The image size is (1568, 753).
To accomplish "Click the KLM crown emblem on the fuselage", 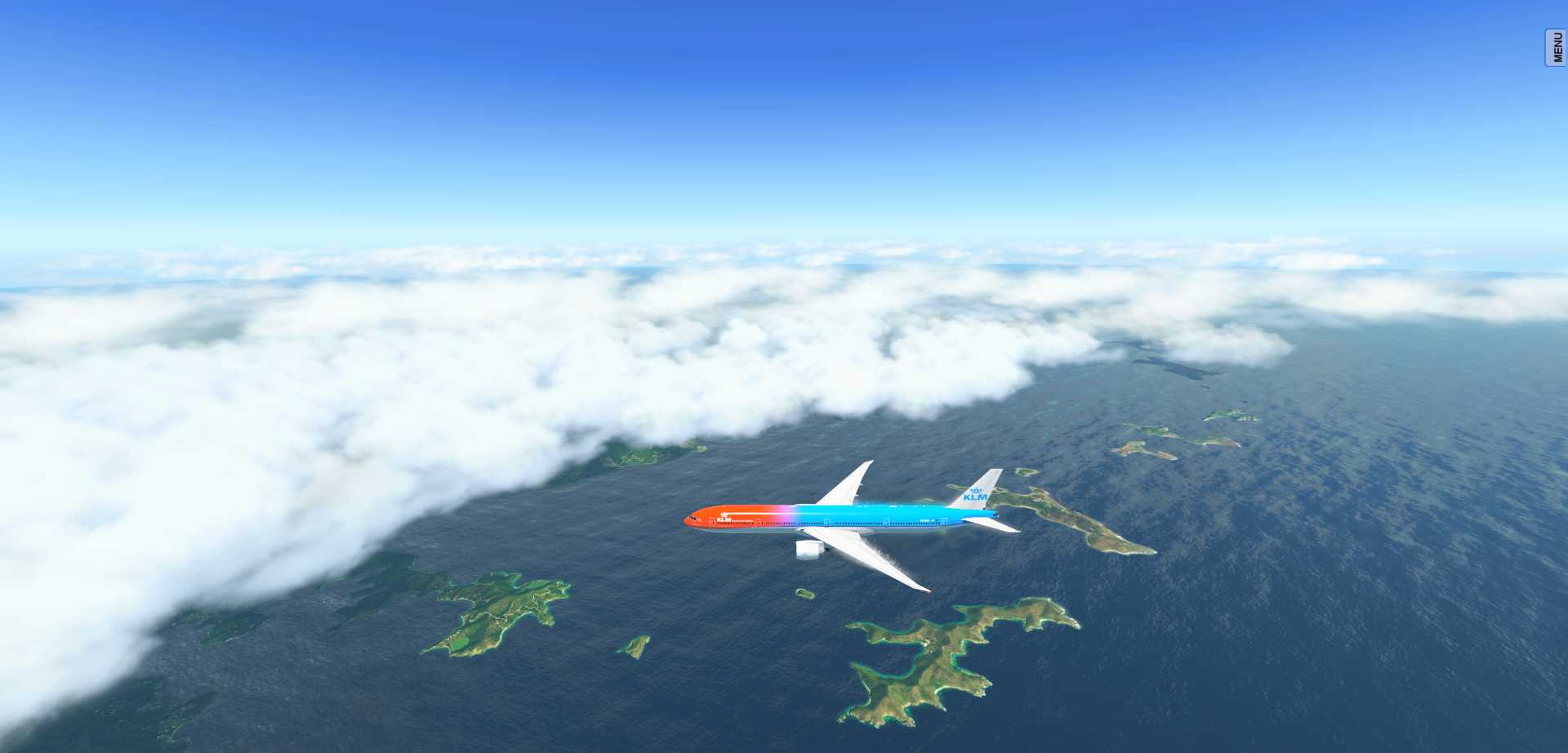I will [724, 514].
